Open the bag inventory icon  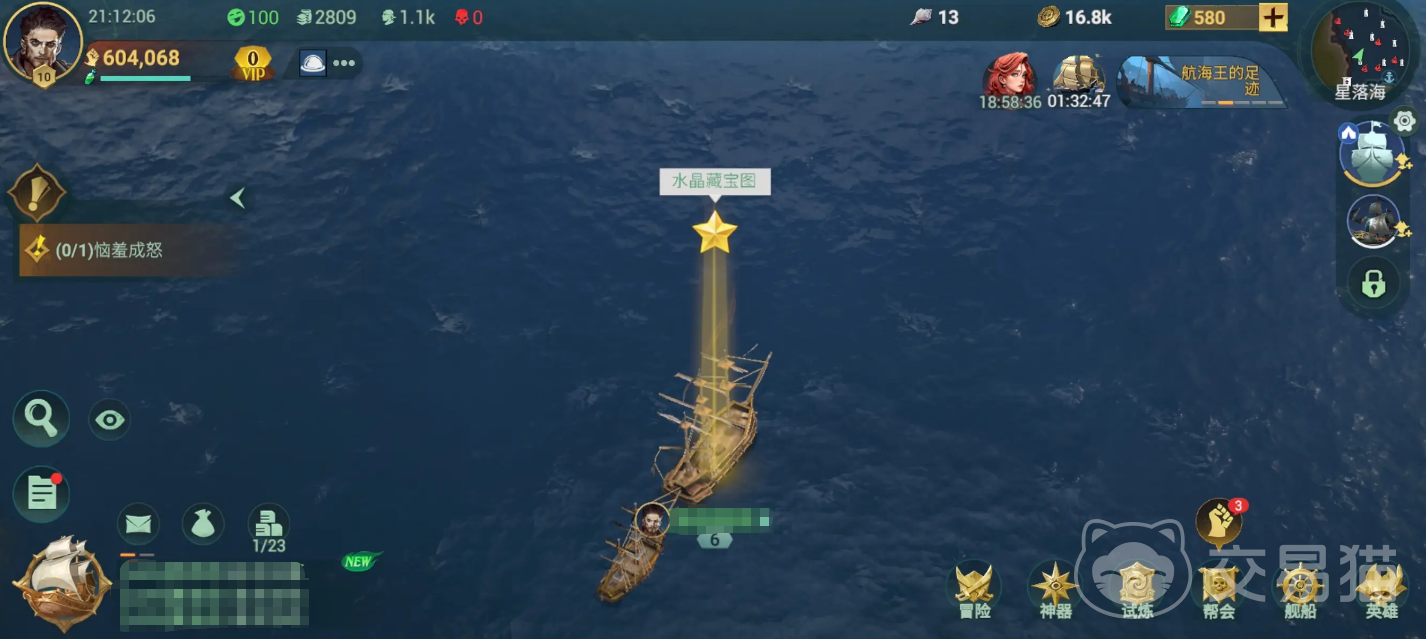click(202, 523)
